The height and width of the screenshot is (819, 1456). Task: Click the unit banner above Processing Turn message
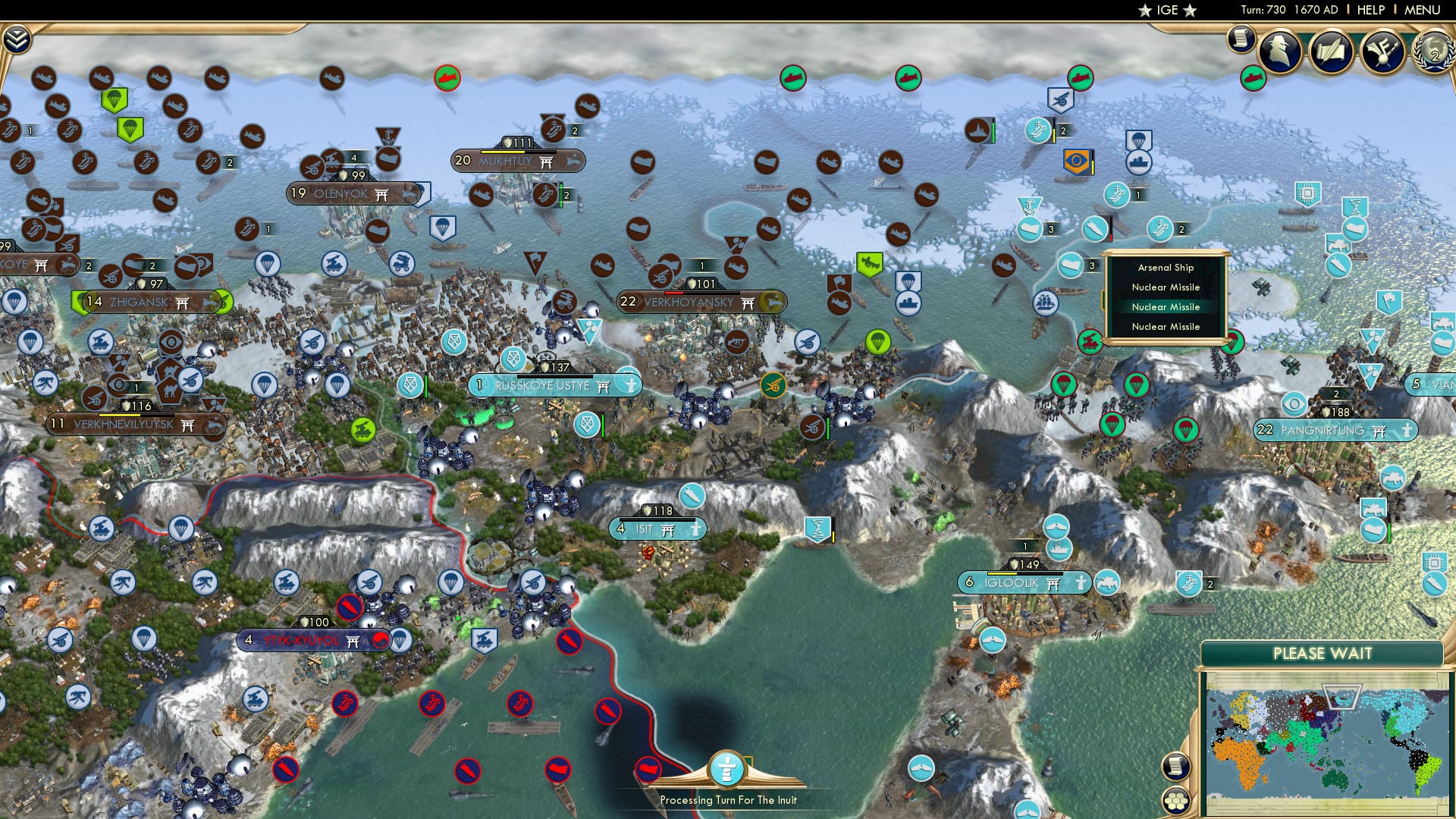pyautogui.click(x=726, y=770)
